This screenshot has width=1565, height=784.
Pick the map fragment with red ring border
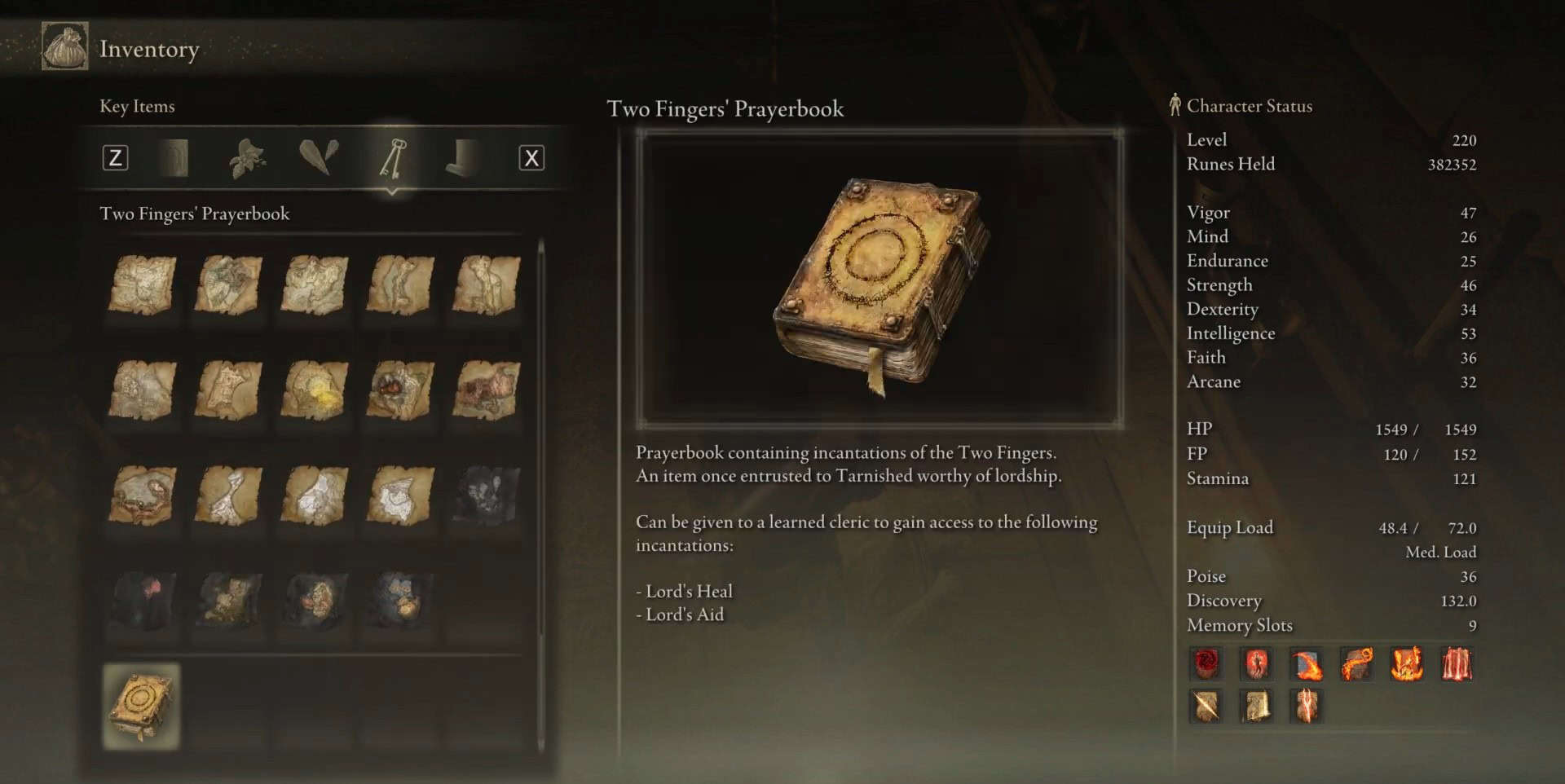[143, 495]
